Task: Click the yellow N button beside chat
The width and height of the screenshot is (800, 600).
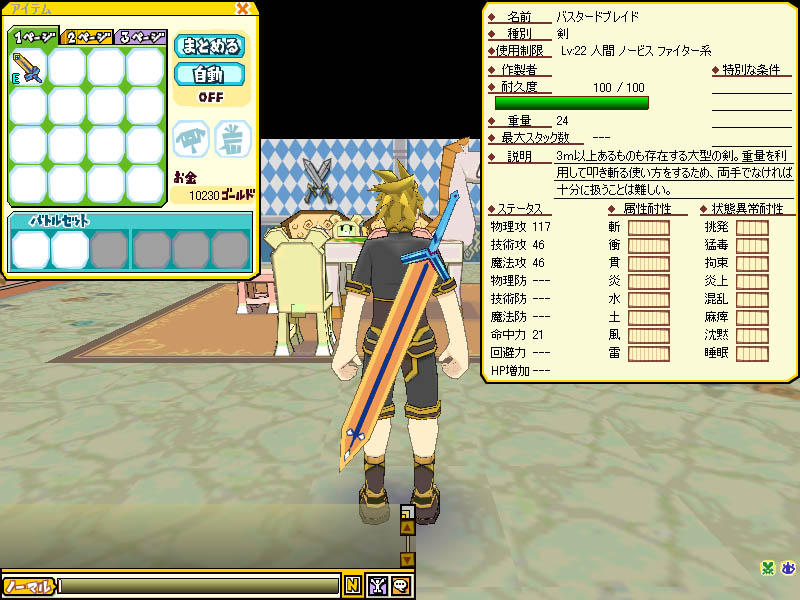Action: pyautogui.click(x=353, y=586)
